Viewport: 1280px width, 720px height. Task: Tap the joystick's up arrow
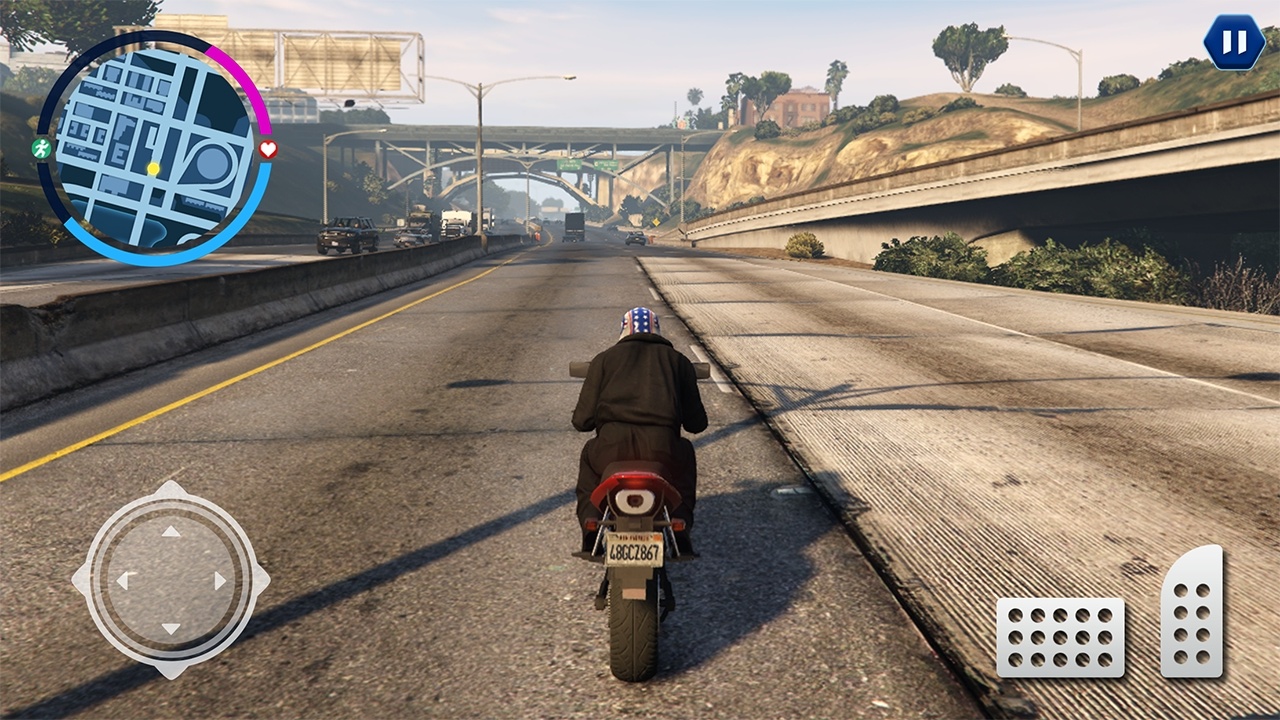pyautogui.click(x=171, y=532)
